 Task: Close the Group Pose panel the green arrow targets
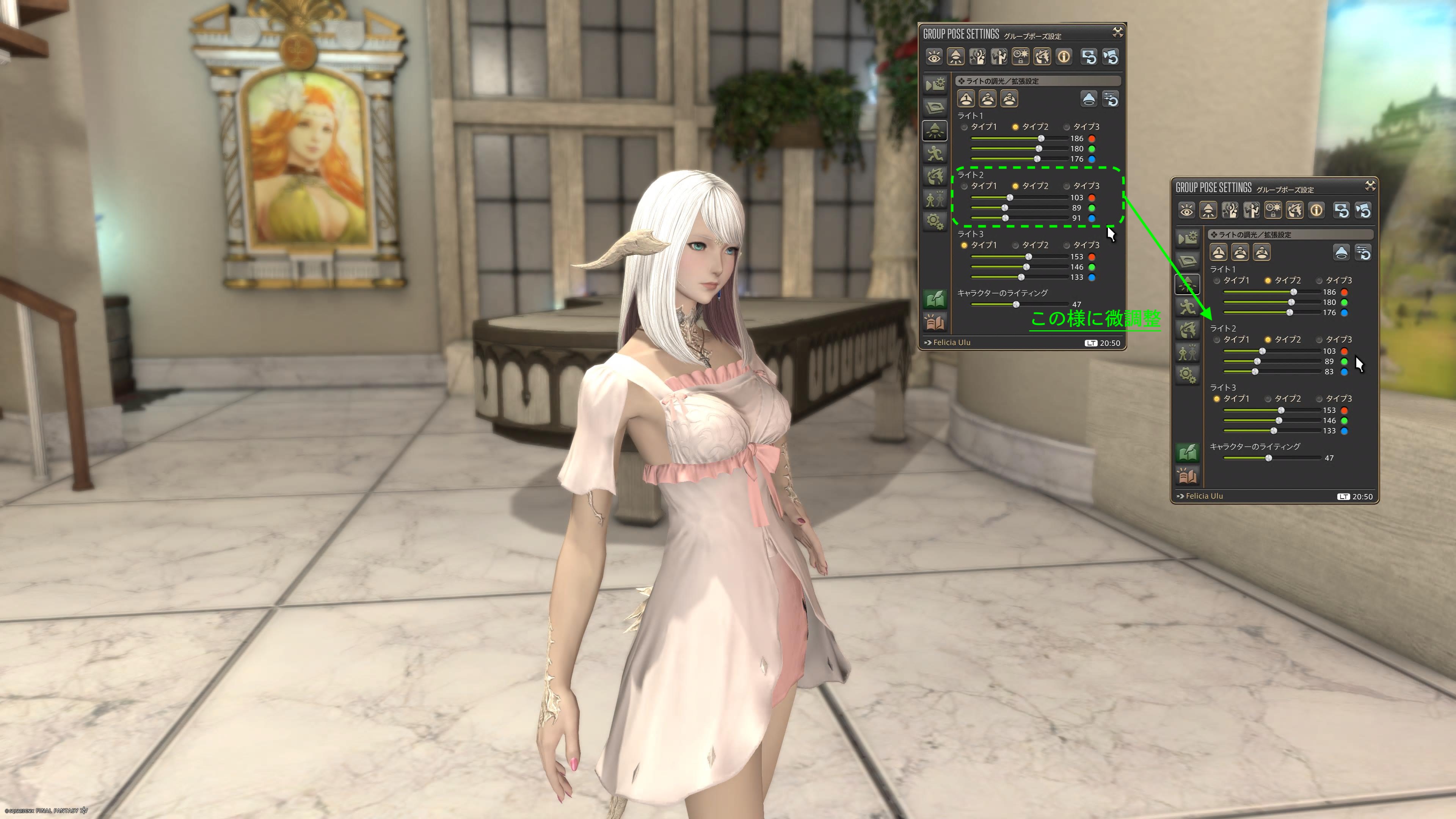point(1370,186)
